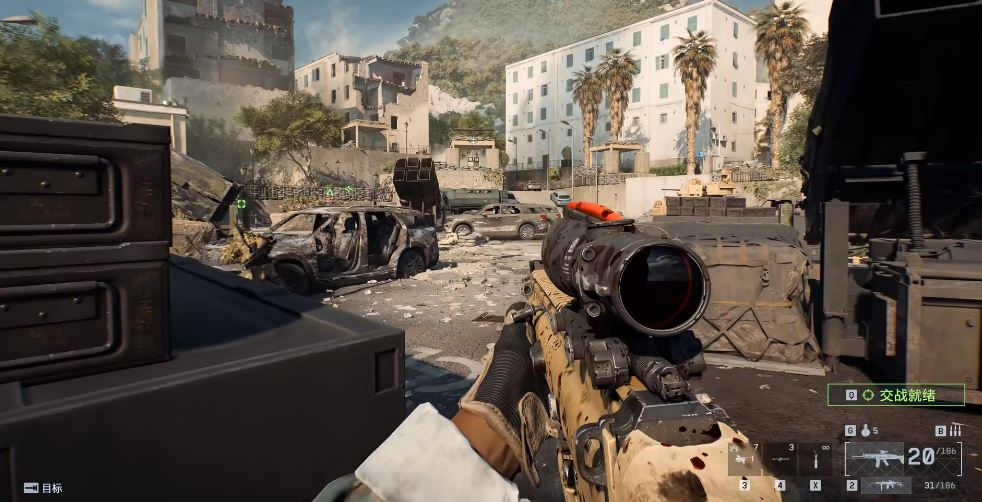
Task: Click the 交战就绪 status banner
Action: (896, 395)
